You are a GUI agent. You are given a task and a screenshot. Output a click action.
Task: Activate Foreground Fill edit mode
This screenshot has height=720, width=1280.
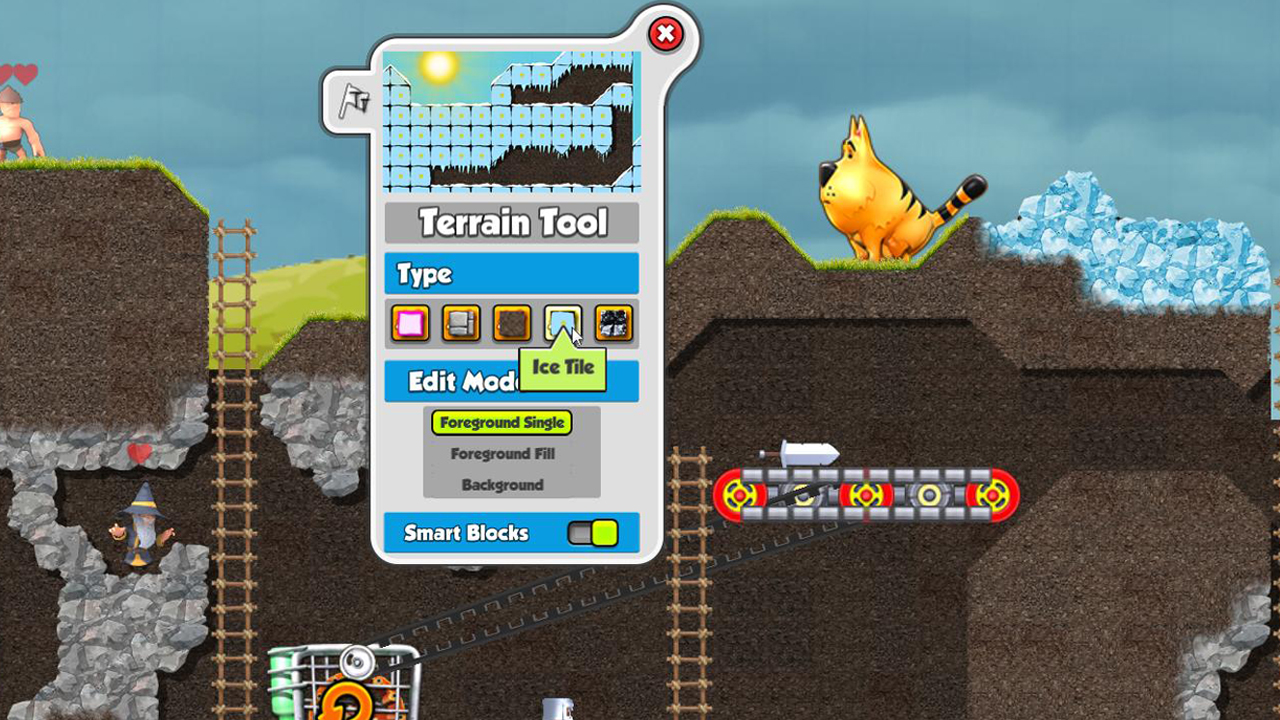pyautogui.click(x=501, y=454)
